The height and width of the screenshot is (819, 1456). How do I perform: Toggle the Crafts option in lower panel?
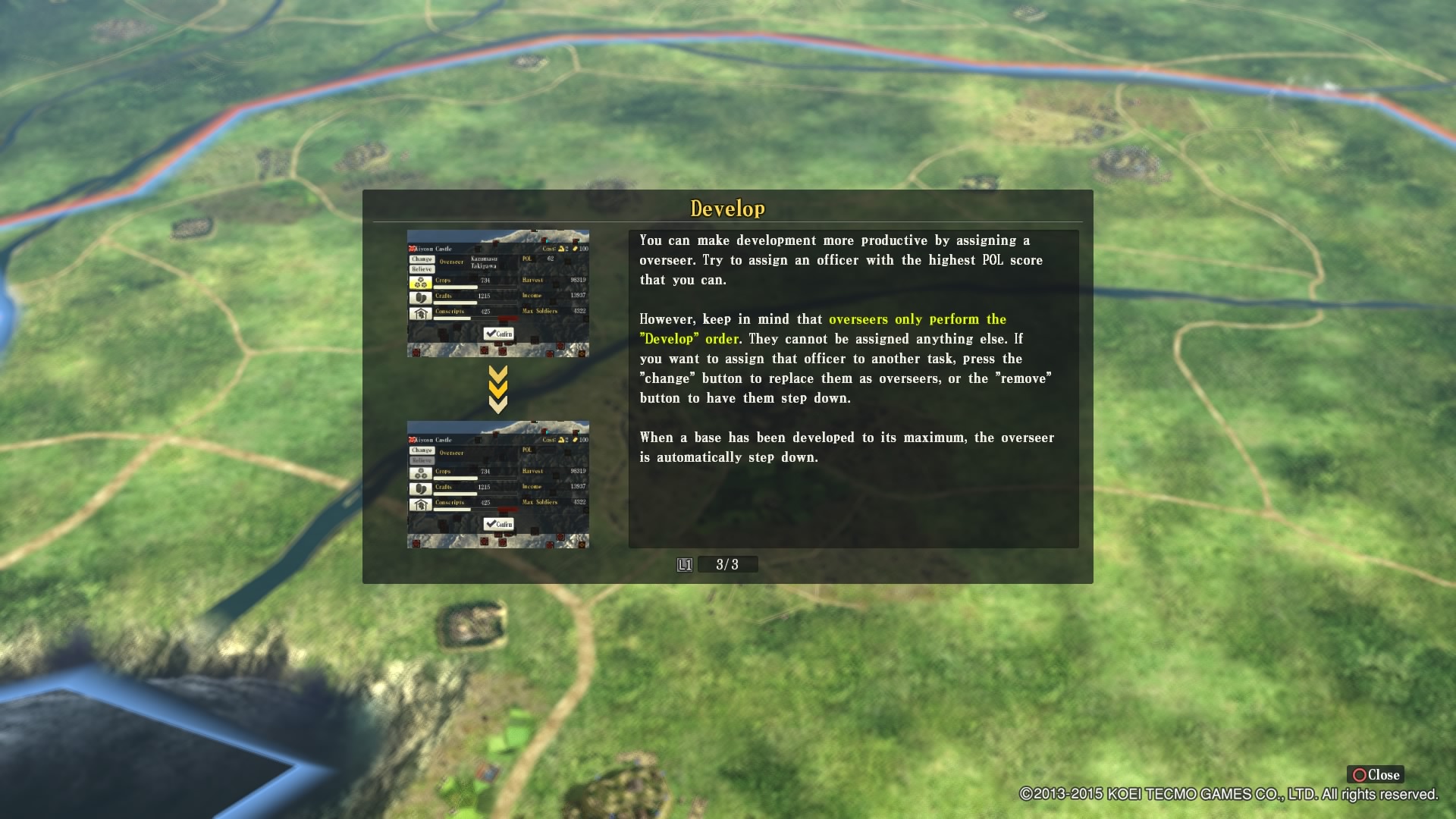[421, 489]
